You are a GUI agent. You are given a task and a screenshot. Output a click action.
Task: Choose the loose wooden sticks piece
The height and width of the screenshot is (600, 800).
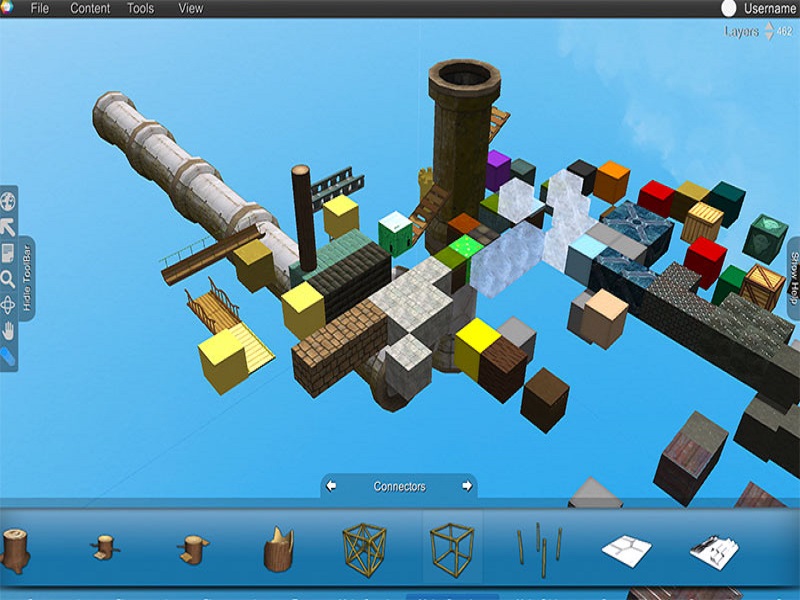pos(540,547)
